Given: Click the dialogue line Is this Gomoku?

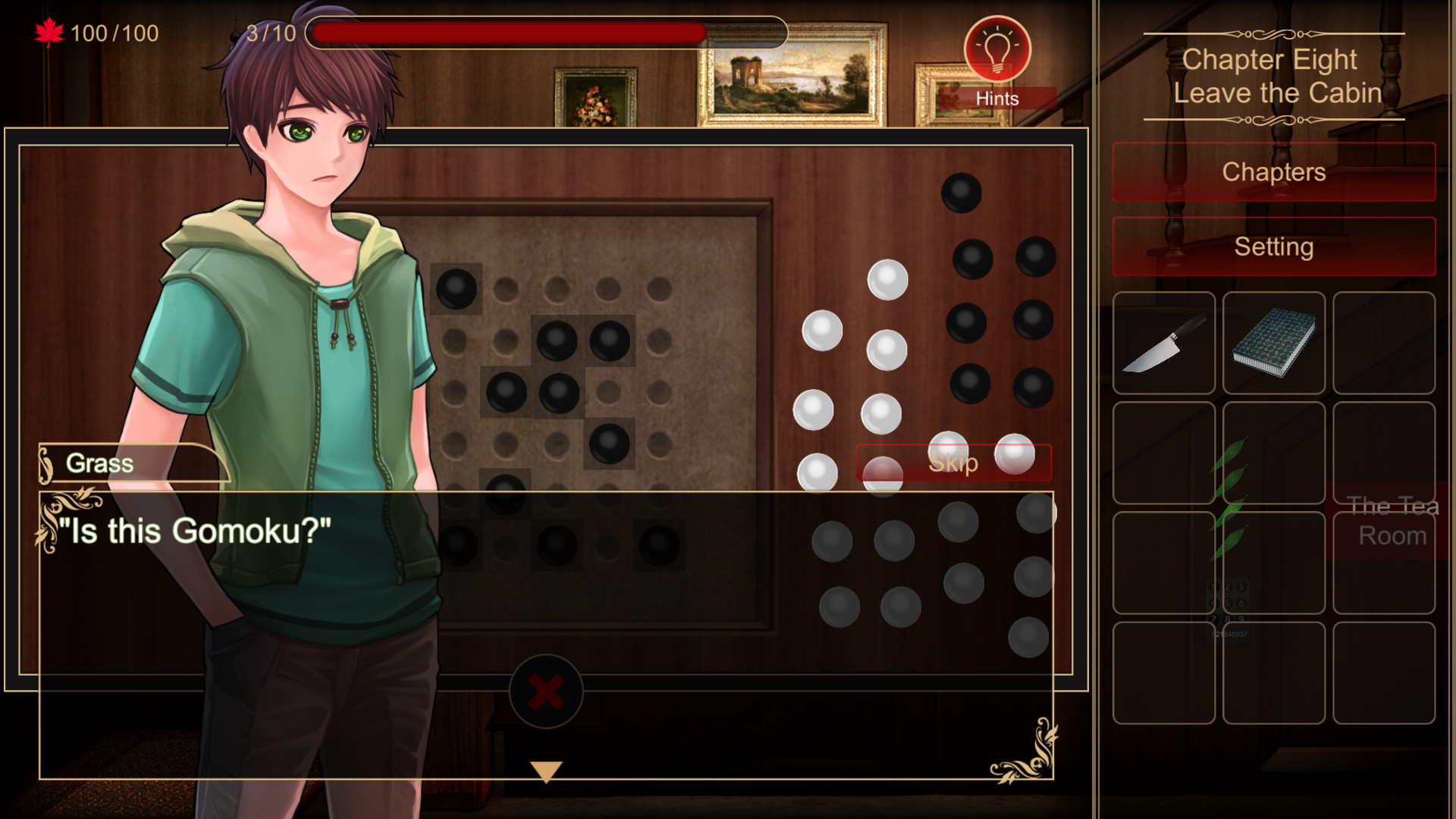Looking at the screenshot, I should (196, 531).
